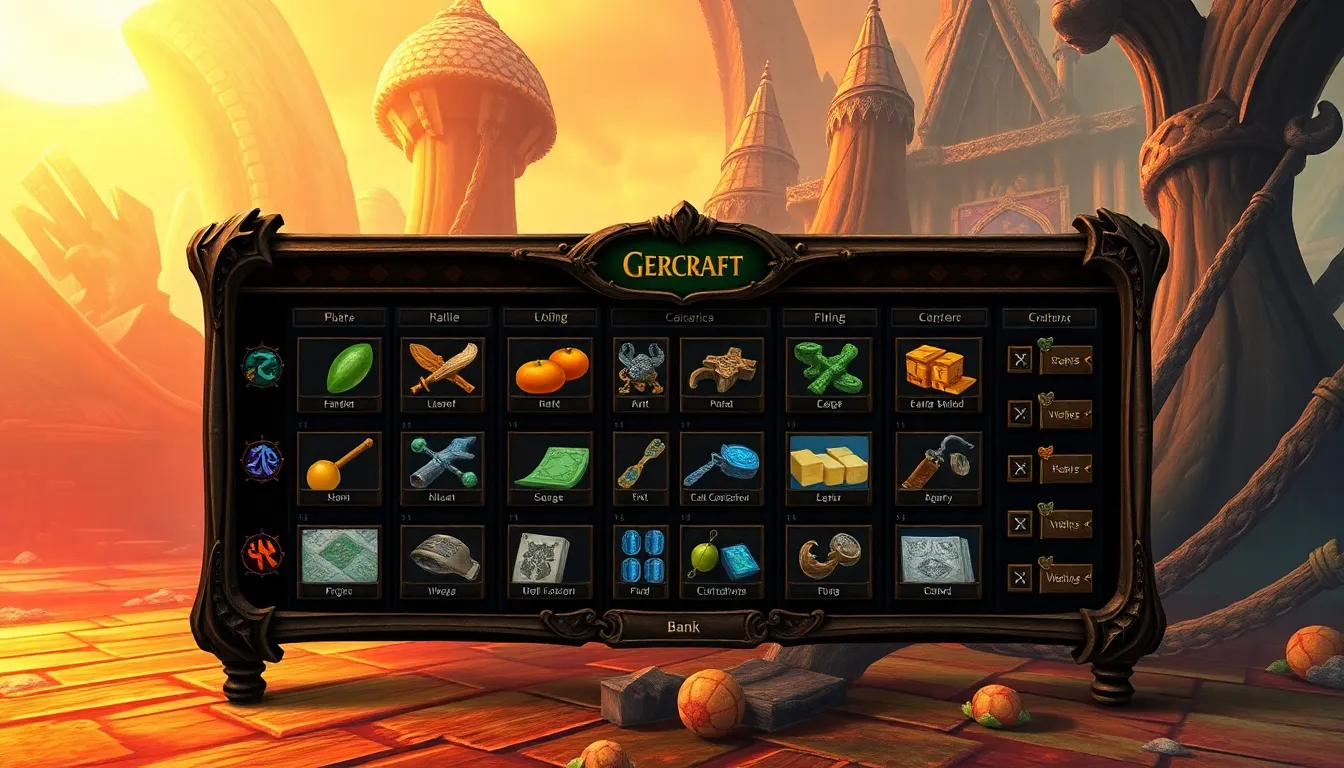Select the yellow butter blocks slot
Viewport: 1344px width, 768px height.
click(828, 464)
